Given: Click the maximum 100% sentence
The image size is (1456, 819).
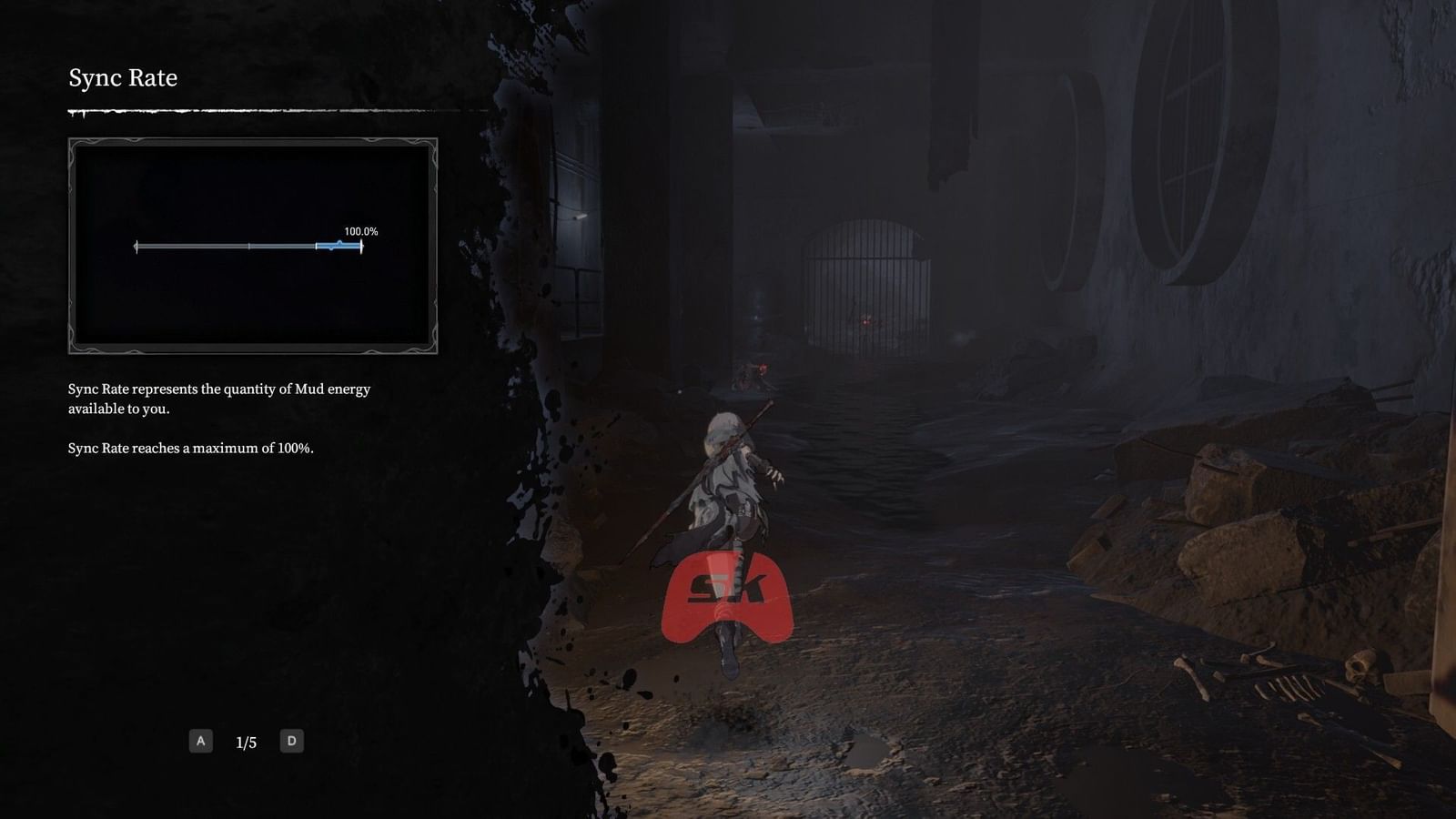Looking at the screenshot, I should click(x=191, y=448).
